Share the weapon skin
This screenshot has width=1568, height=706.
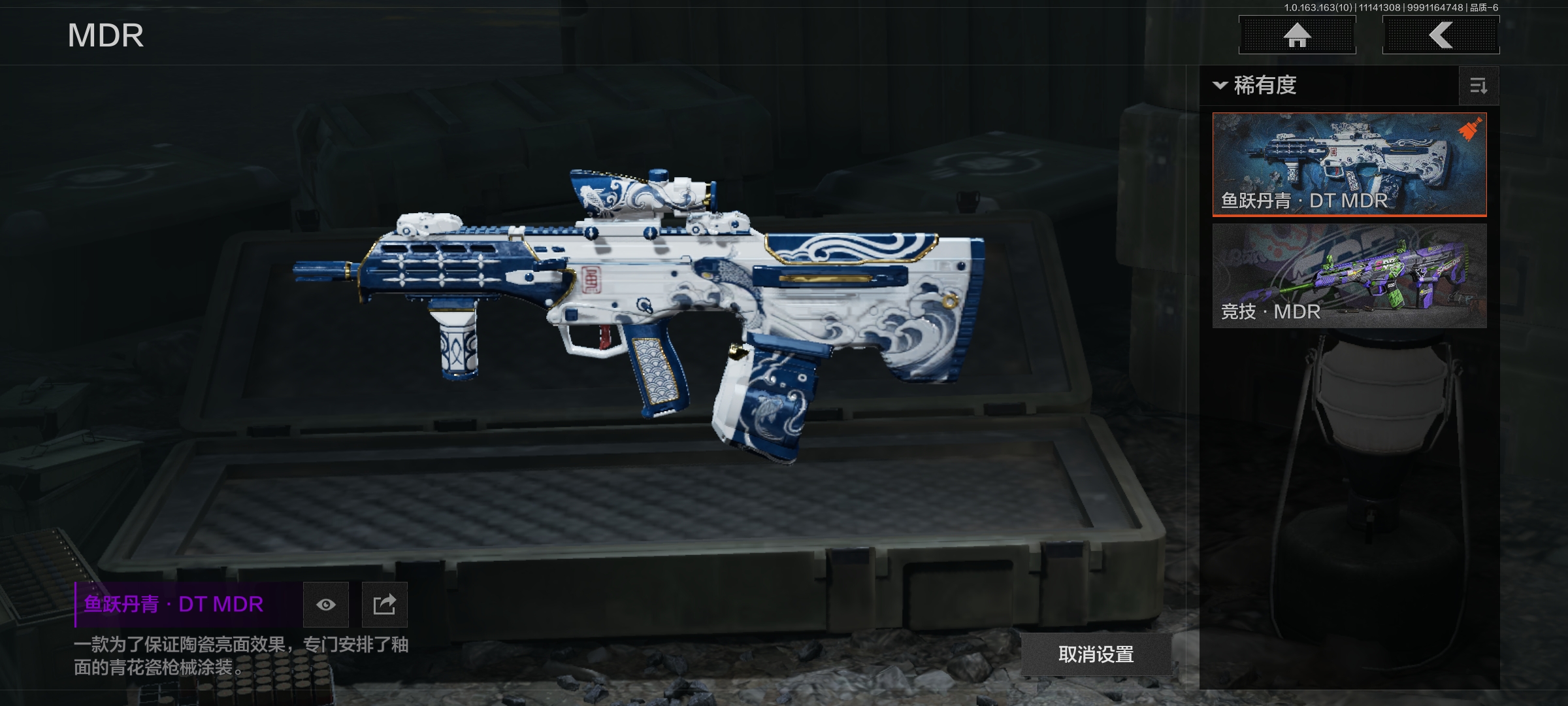coord(385,605)
